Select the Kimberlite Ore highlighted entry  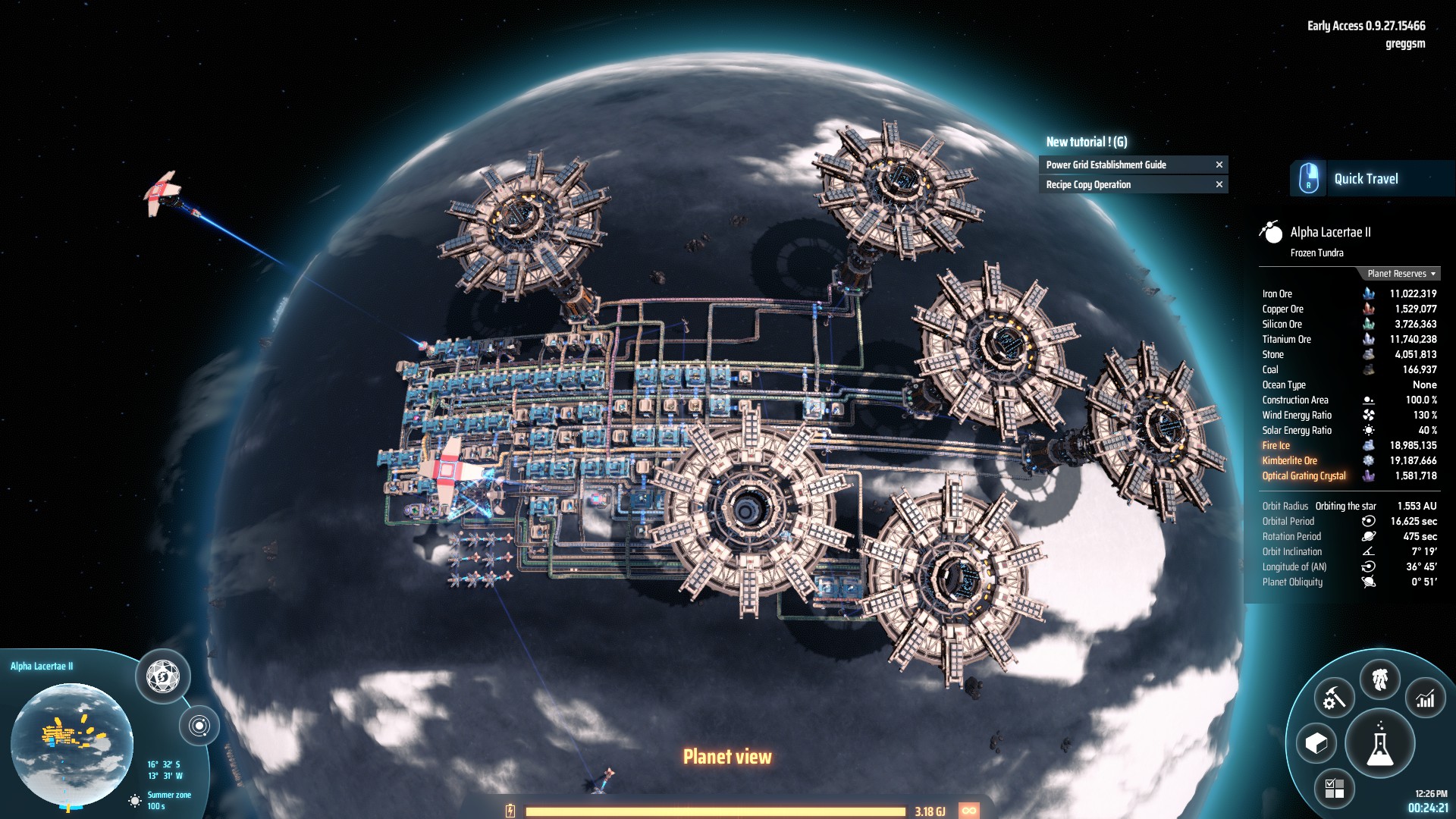point(1288,460)
